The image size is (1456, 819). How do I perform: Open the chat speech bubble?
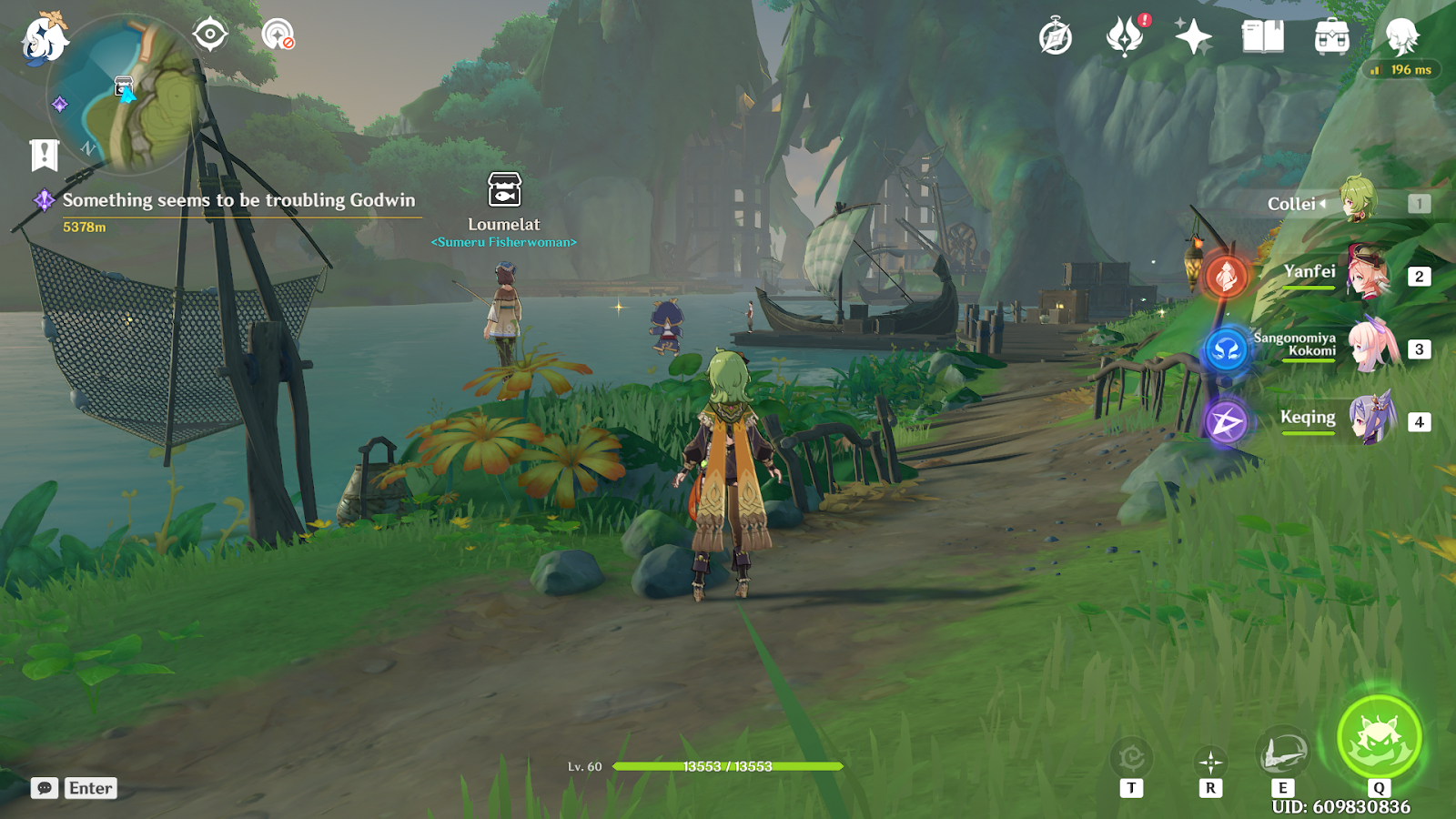pyautogui.click(x=44, y=788)
